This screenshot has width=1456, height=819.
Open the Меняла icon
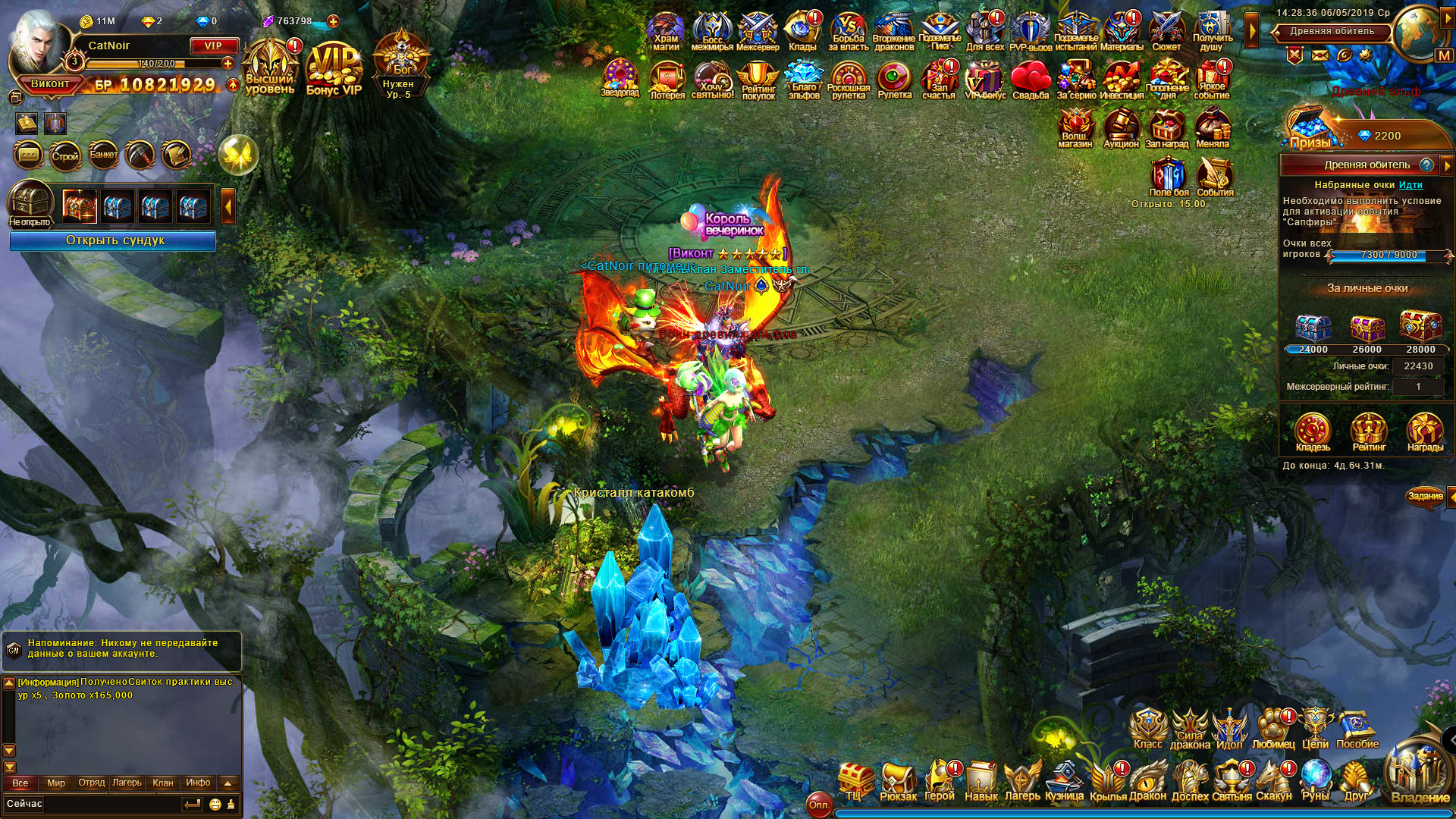click(x=1212, y=127)
